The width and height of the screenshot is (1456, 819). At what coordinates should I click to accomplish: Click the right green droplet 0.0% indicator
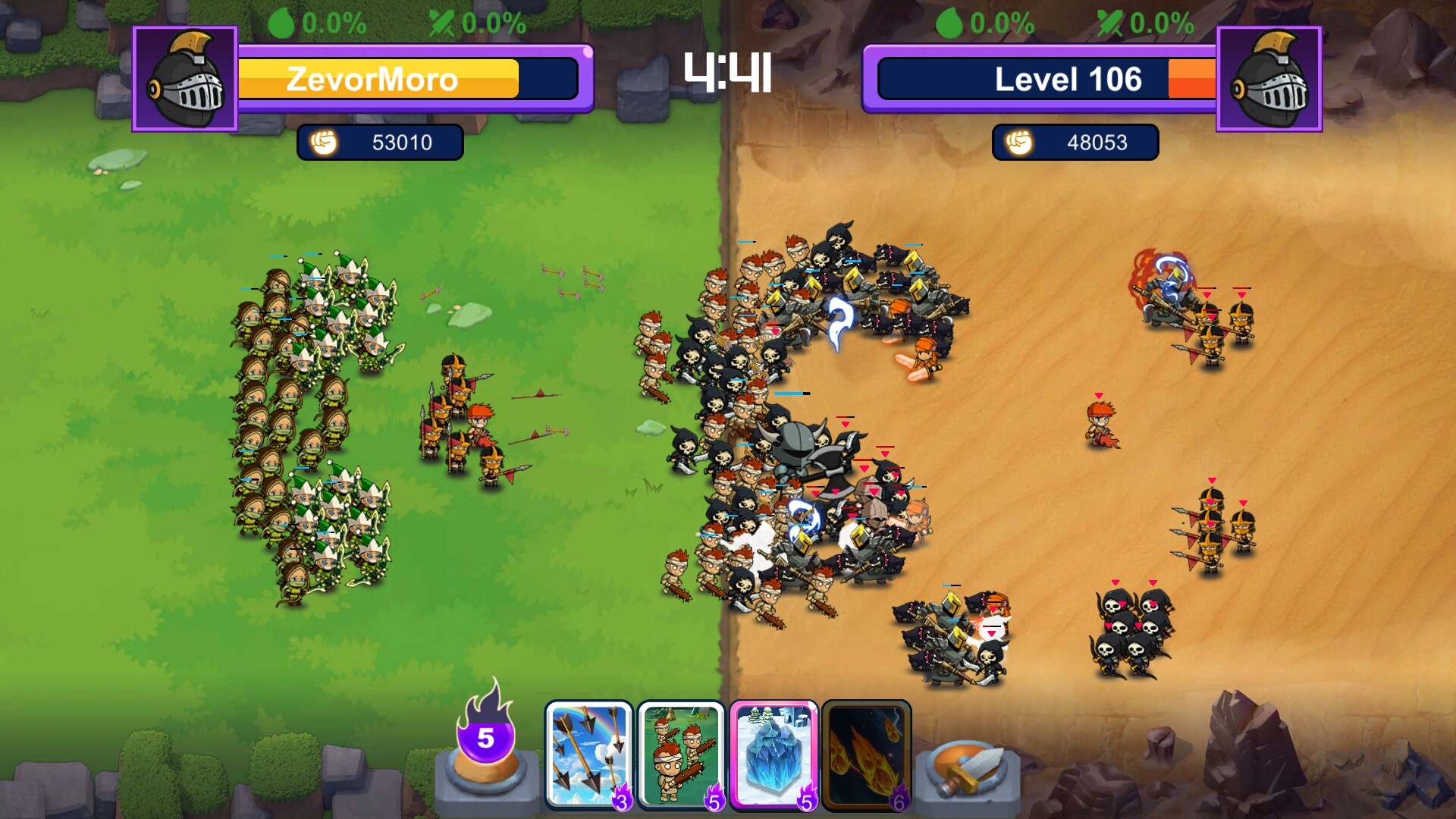pyautogui.click(x=987, y=20)
